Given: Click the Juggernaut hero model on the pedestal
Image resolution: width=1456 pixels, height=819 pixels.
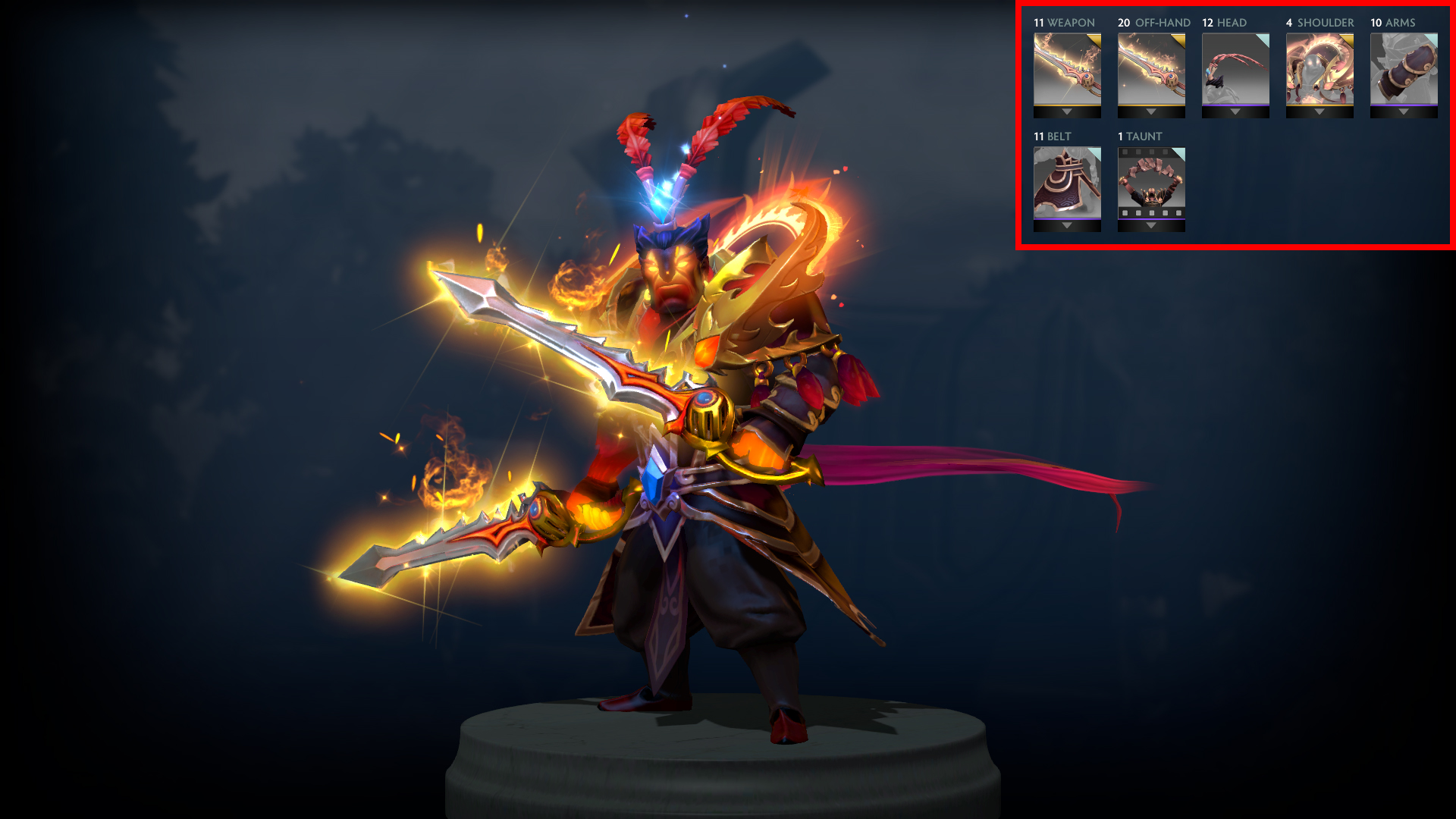Looking at the screenshot, I should point(682,493).
